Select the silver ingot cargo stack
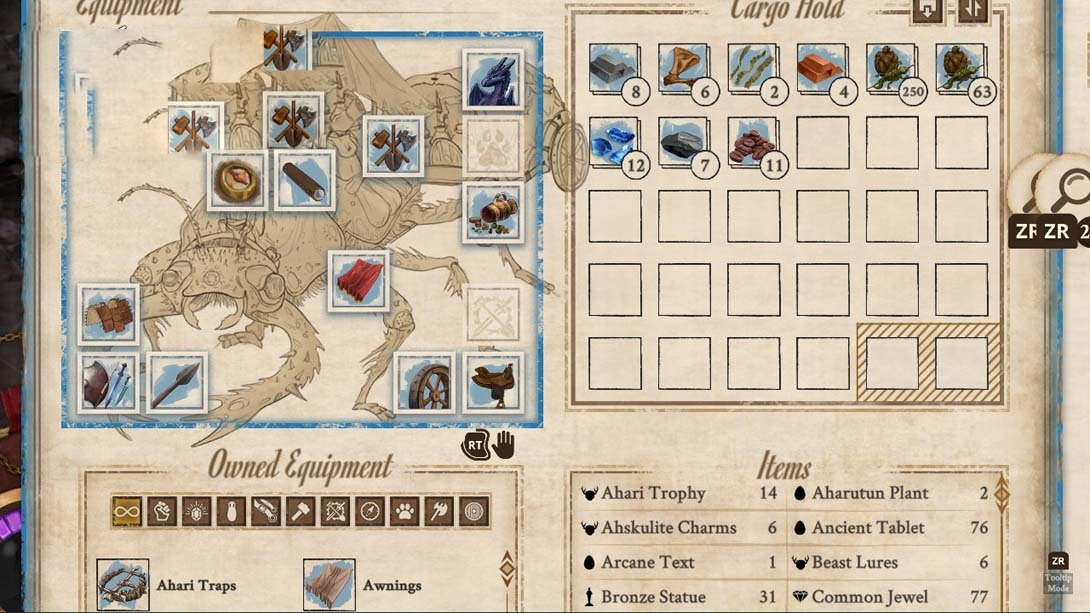This screenshot has height=613, width=1090. (x=613, y=69)
